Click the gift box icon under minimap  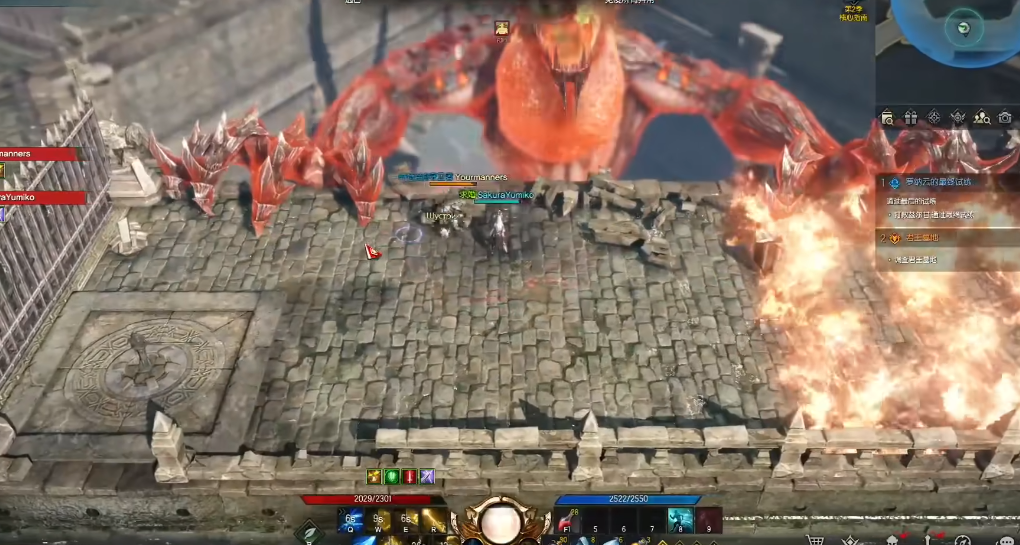coord(910,118)
